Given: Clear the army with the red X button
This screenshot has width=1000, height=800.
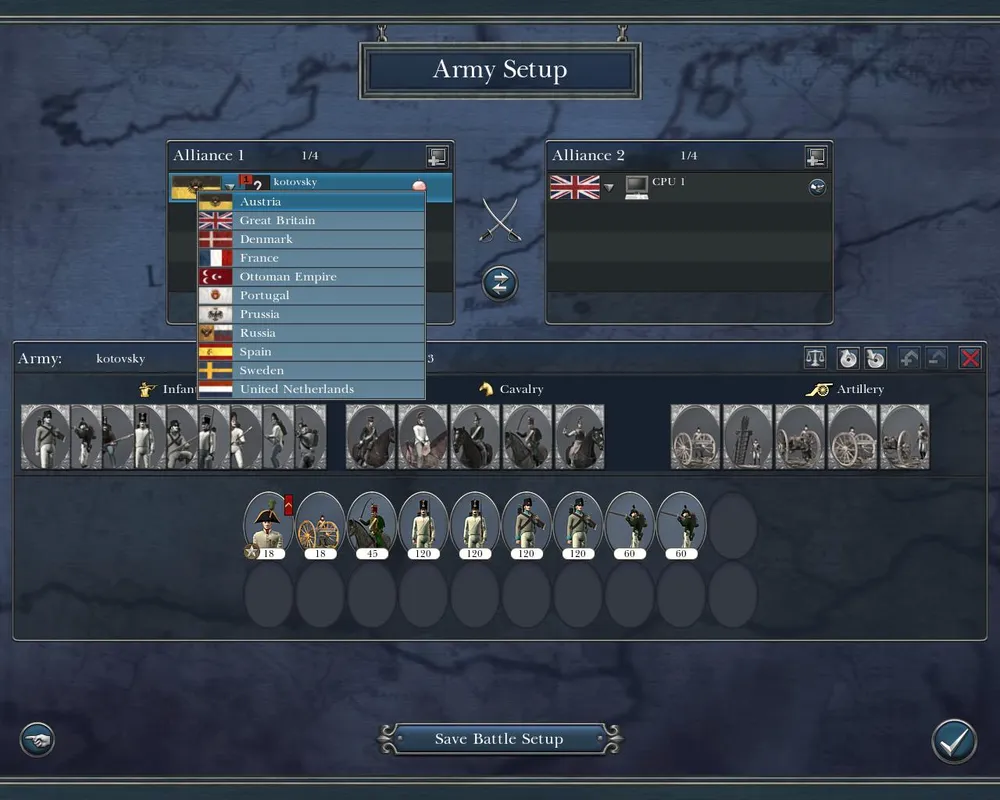Looking at the screenshot, I should point(970,358).
